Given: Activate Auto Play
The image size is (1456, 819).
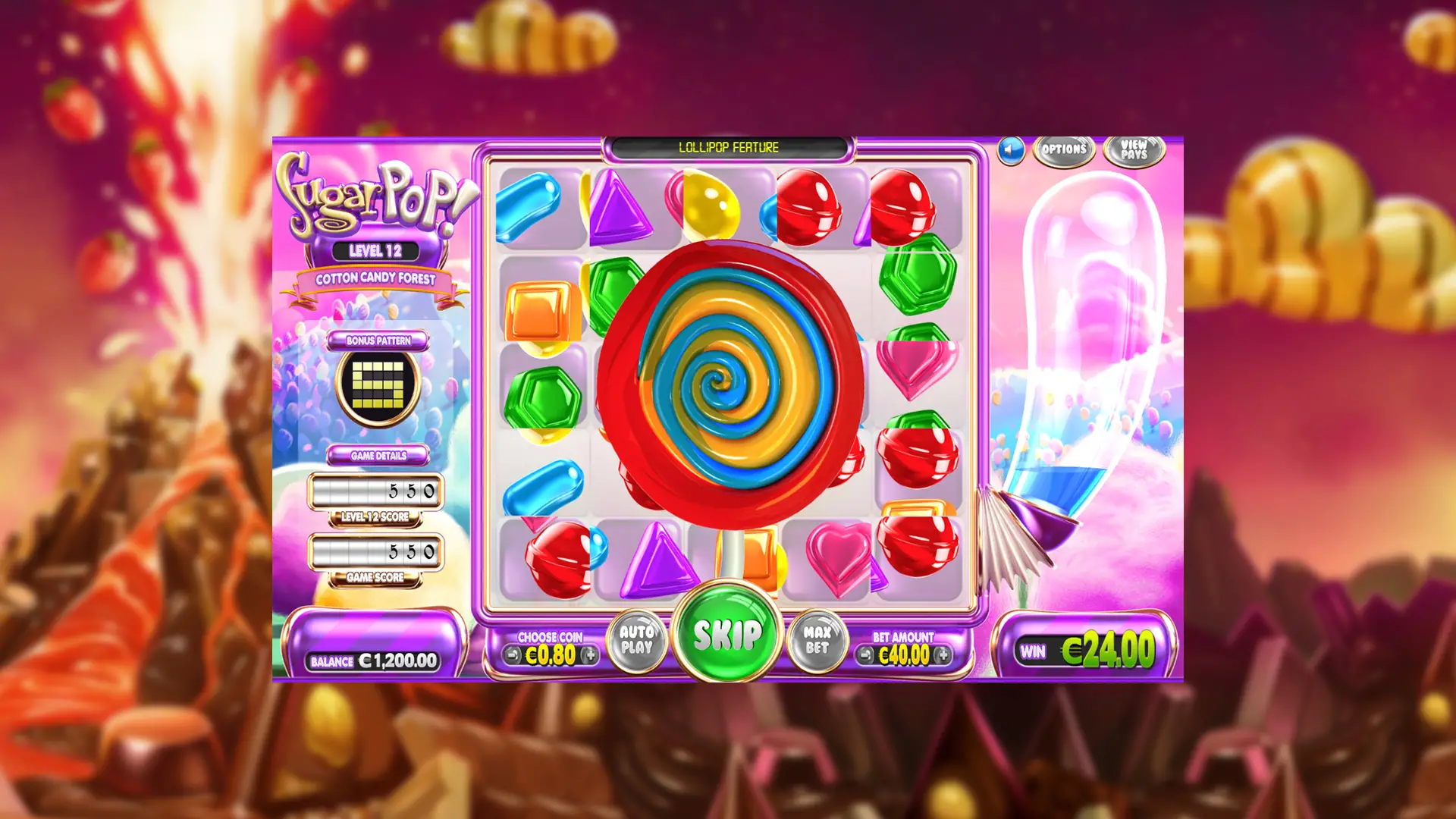Looking at the screenshot, I should (x=637, y=640).
